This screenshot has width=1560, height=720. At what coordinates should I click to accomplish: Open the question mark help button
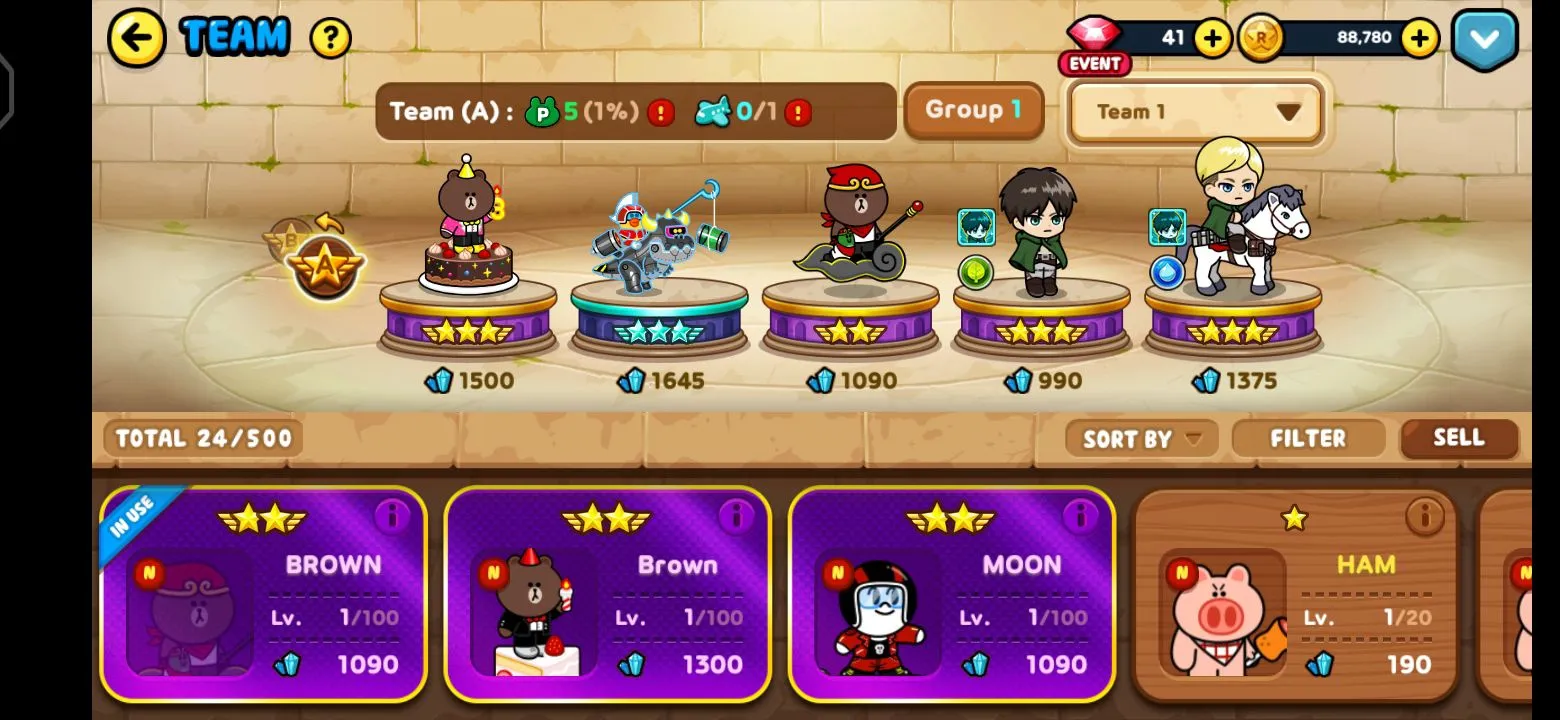(x=330, y=39)
